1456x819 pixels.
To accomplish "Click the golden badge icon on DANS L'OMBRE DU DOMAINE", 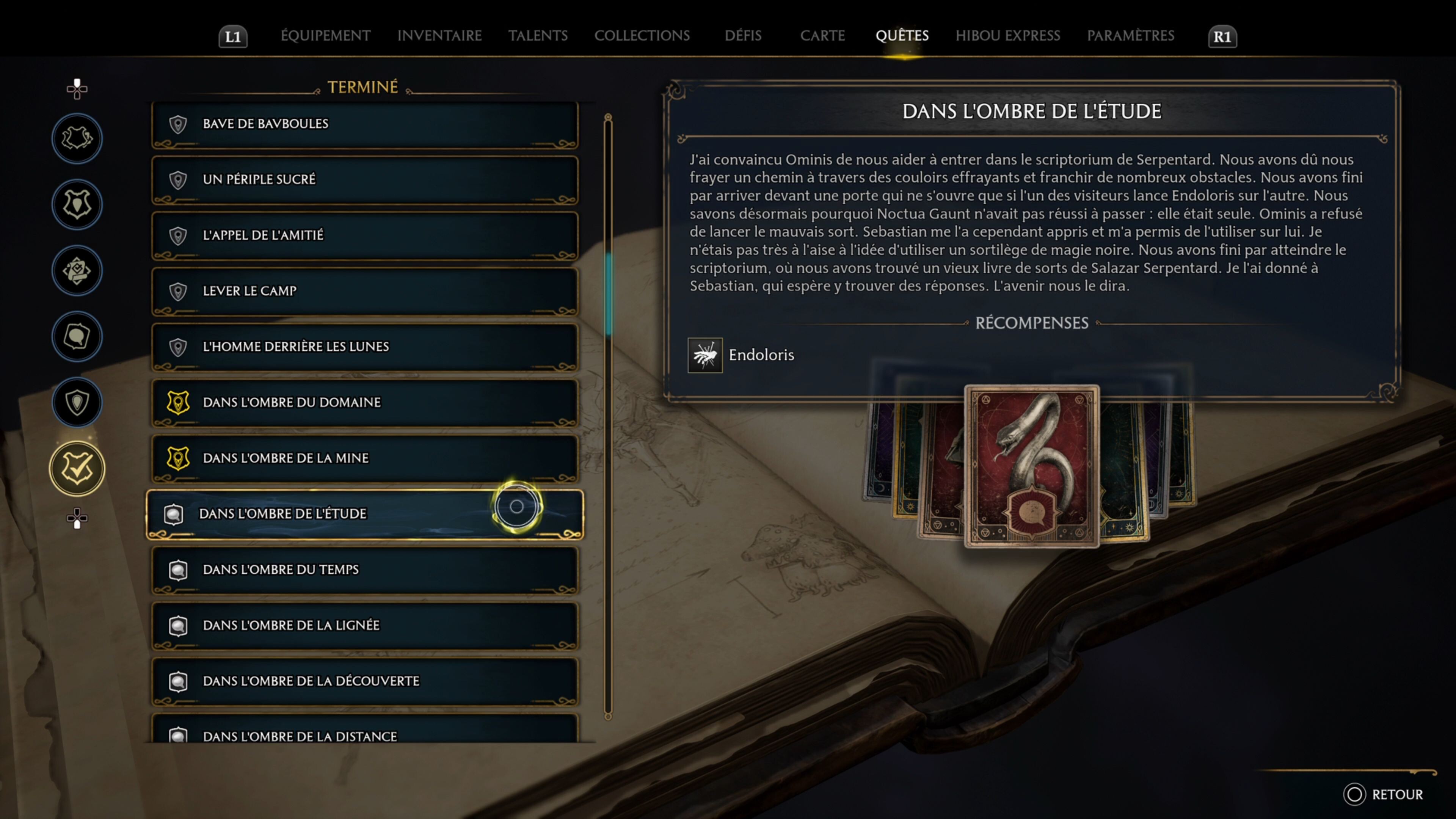I will (x=178, y=403).
